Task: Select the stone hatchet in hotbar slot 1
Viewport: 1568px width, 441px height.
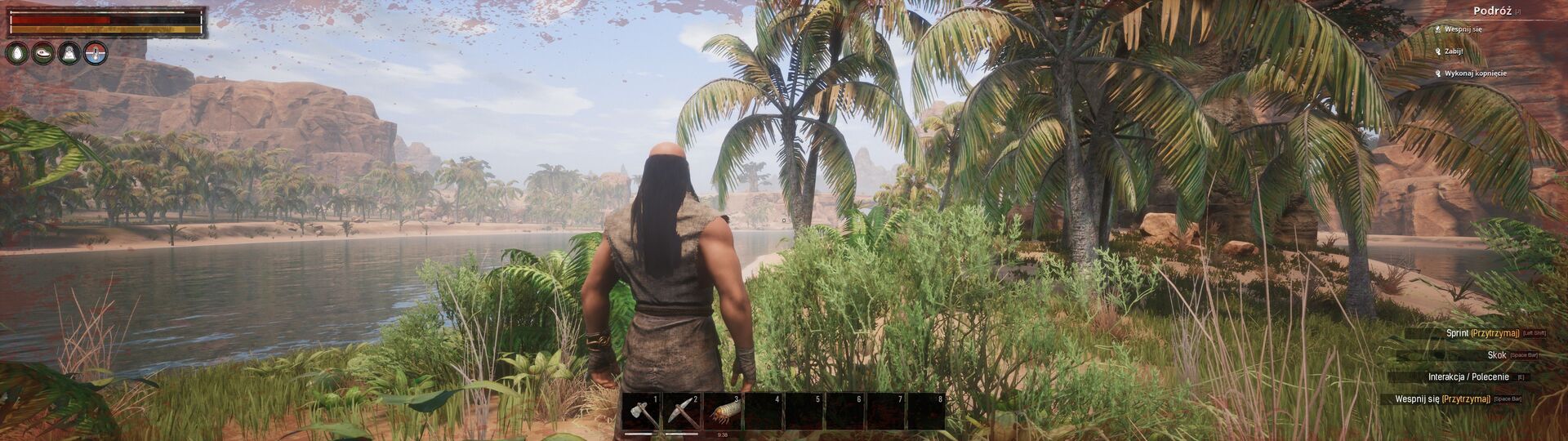Action: [641, 412]
